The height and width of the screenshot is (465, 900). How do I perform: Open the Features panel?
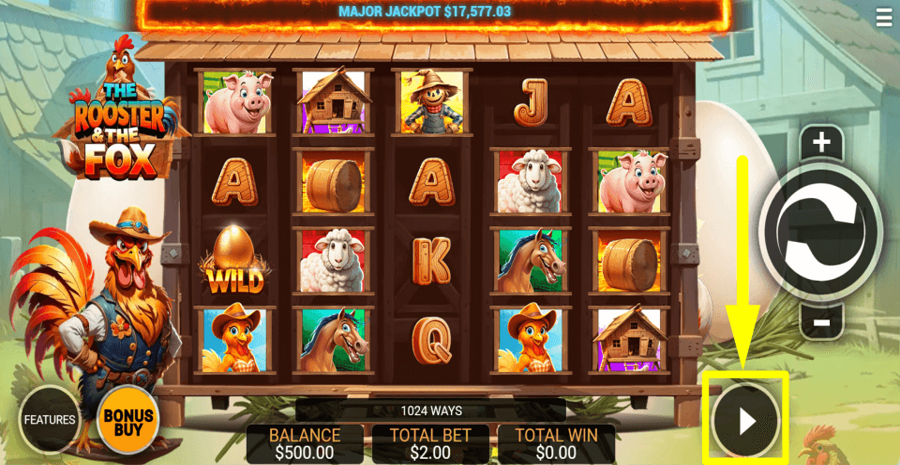49,419
